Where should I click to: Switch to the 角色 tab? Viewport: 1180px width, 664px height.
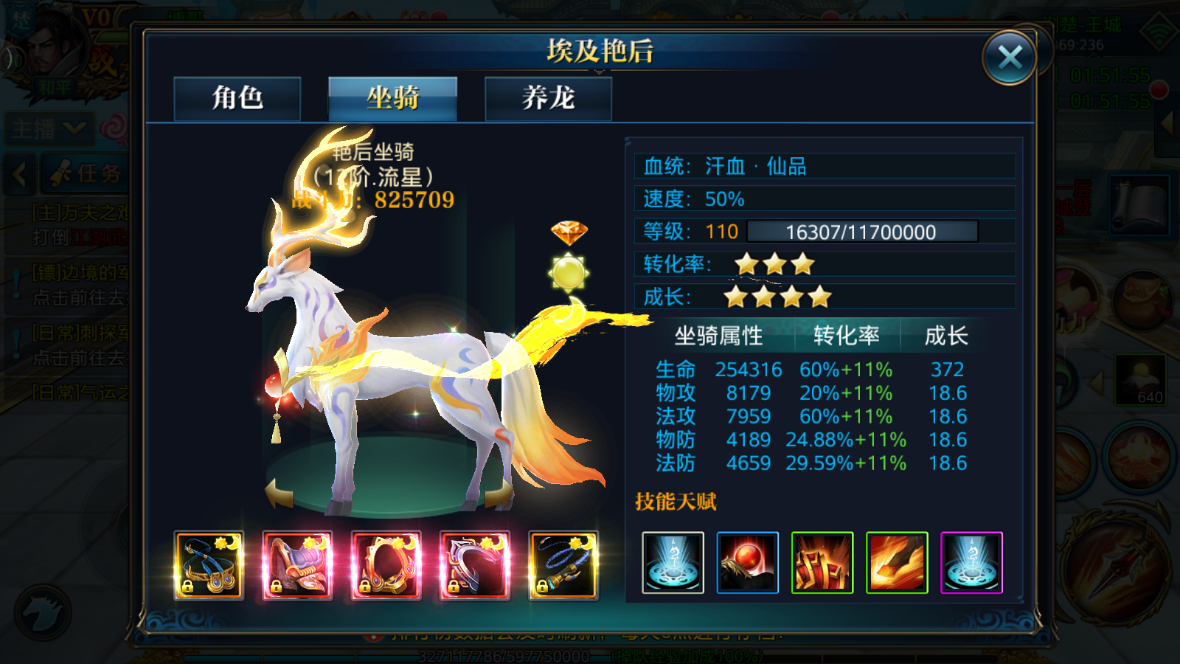click(237, 98)
